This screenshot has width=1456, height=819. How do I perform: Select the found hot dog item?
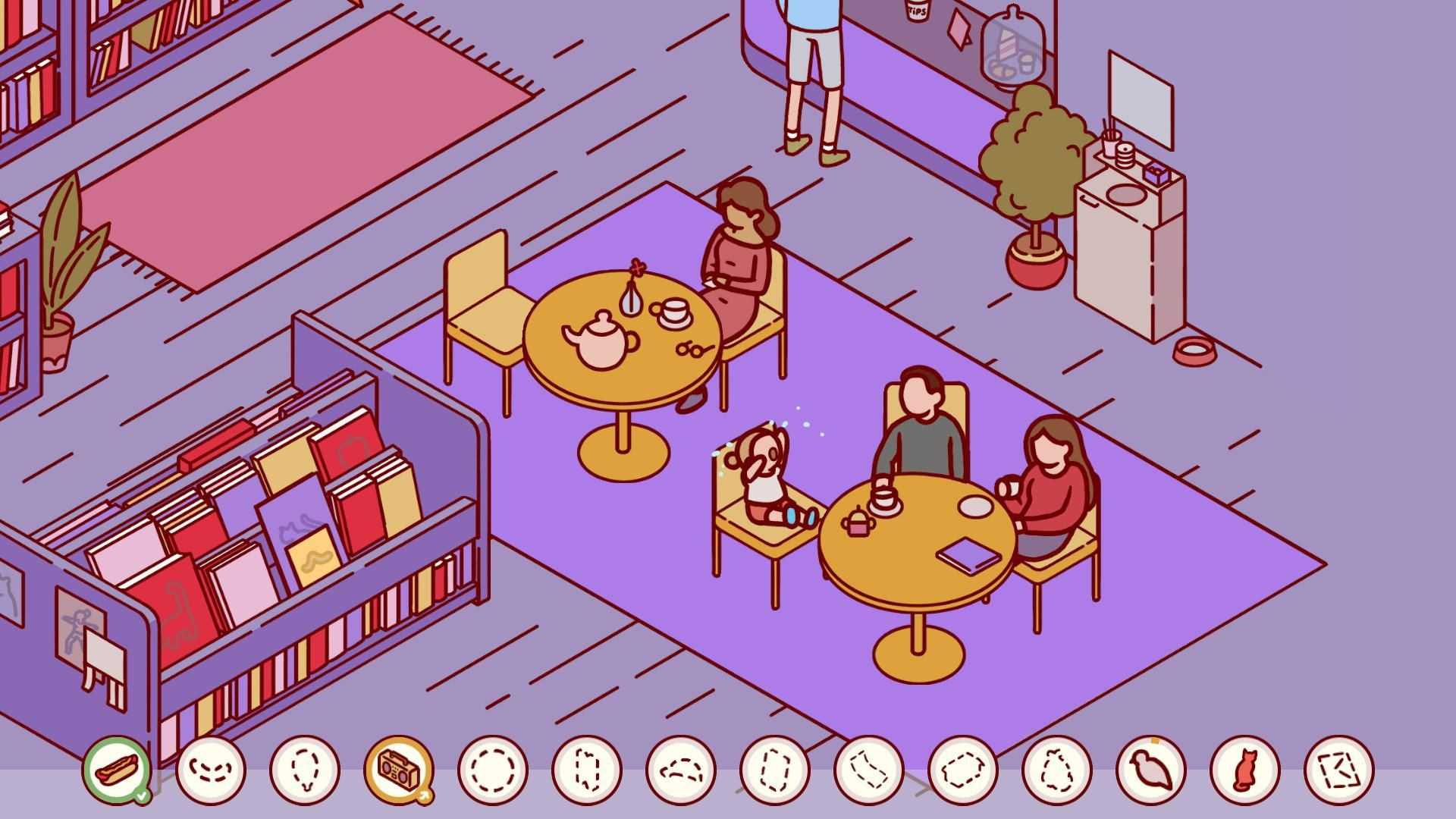click(x=116, y=770)
